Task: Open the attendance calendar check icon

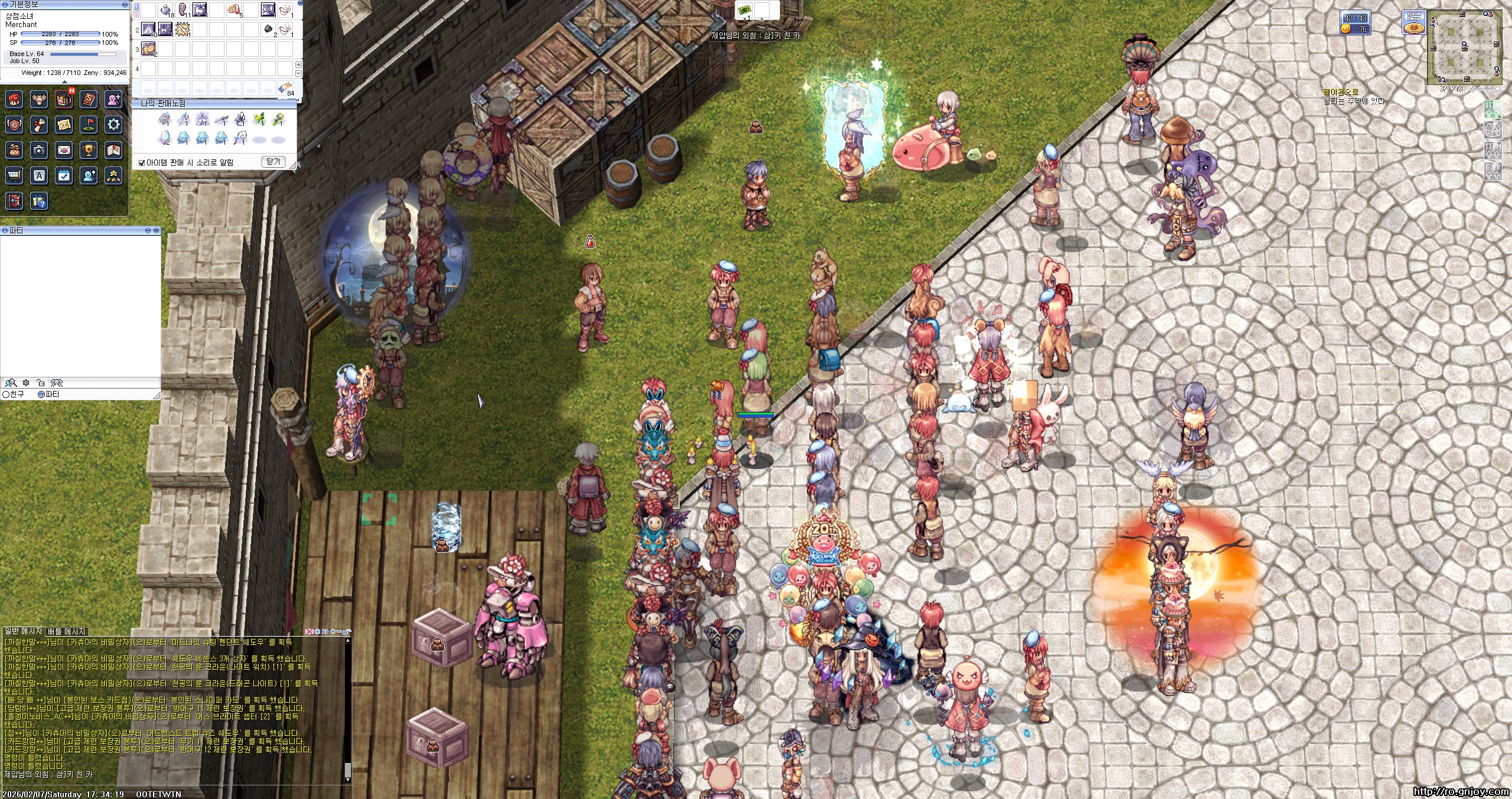Action: pos(64,175)
